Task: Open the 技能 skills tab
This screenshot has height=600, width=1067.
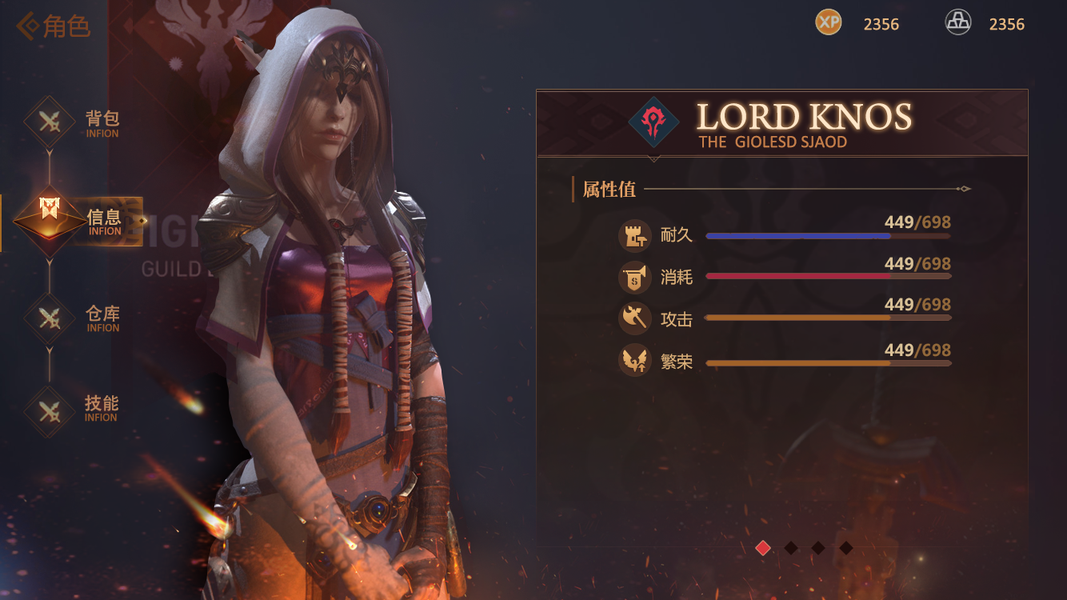Action: [x=50, y=410]
